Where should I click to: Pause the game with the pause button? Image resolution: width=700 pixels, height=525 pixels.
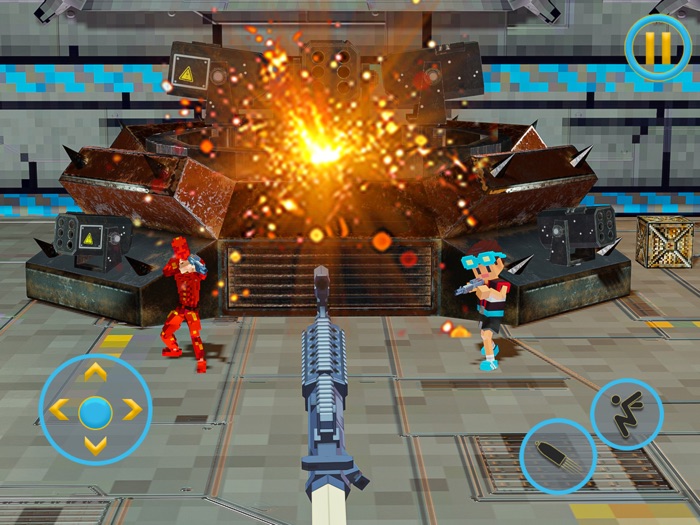657,47
